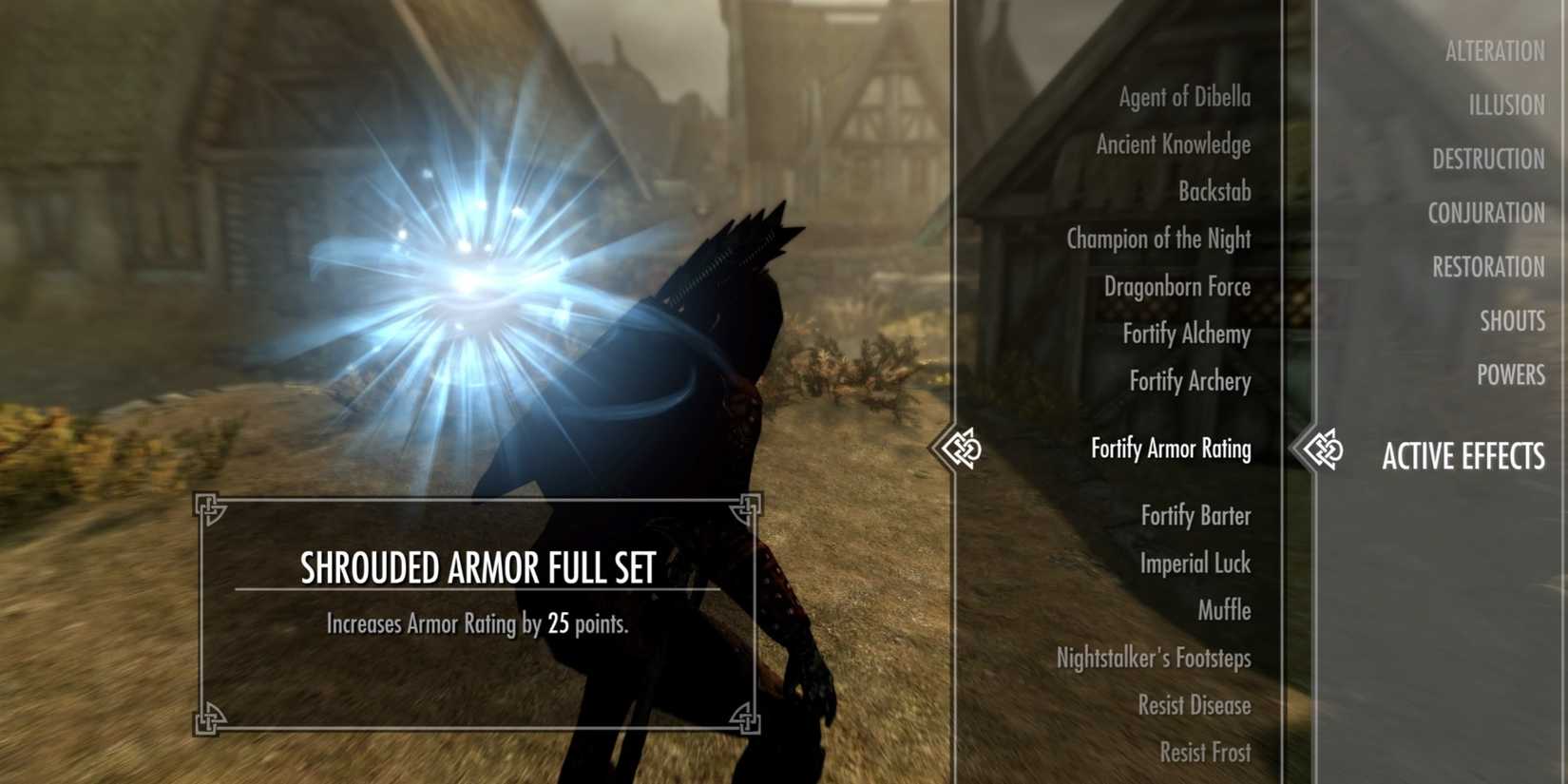Select the Fortify Archery effect
The height and width of the screenshot is (784, 1568).
[1188, 382]
